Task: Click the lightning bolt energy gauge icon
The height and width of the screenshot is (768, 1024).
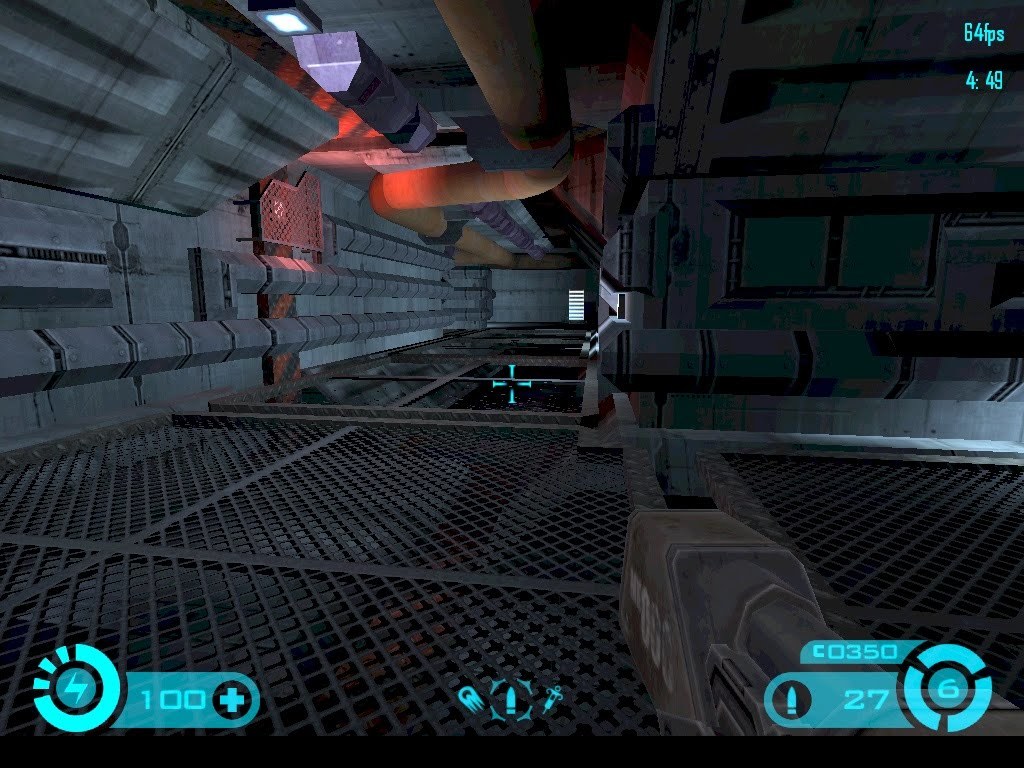Action: pyautogui.click(x=76, y=687)
